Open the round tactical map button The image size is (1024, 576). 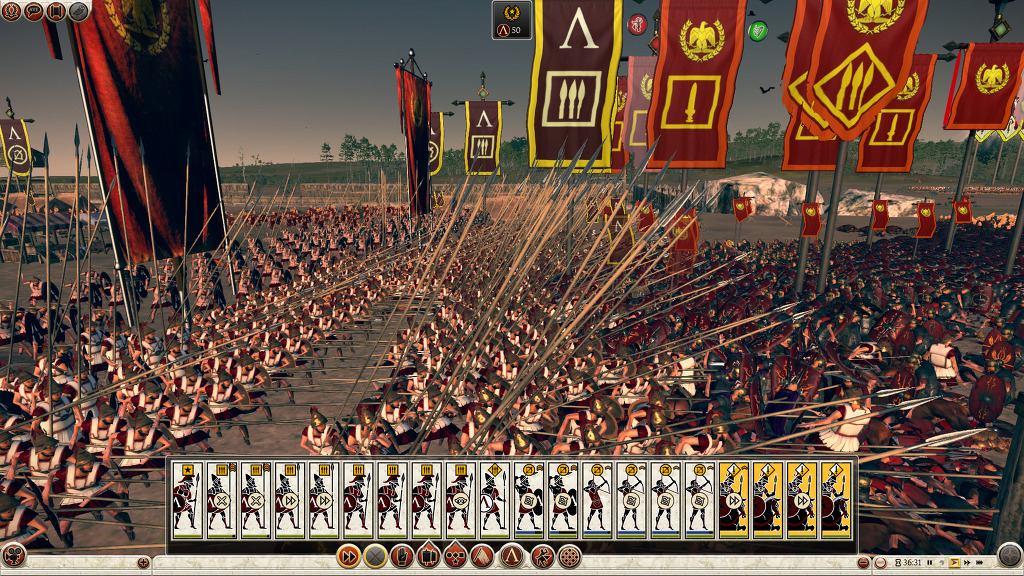[1009, 554]
